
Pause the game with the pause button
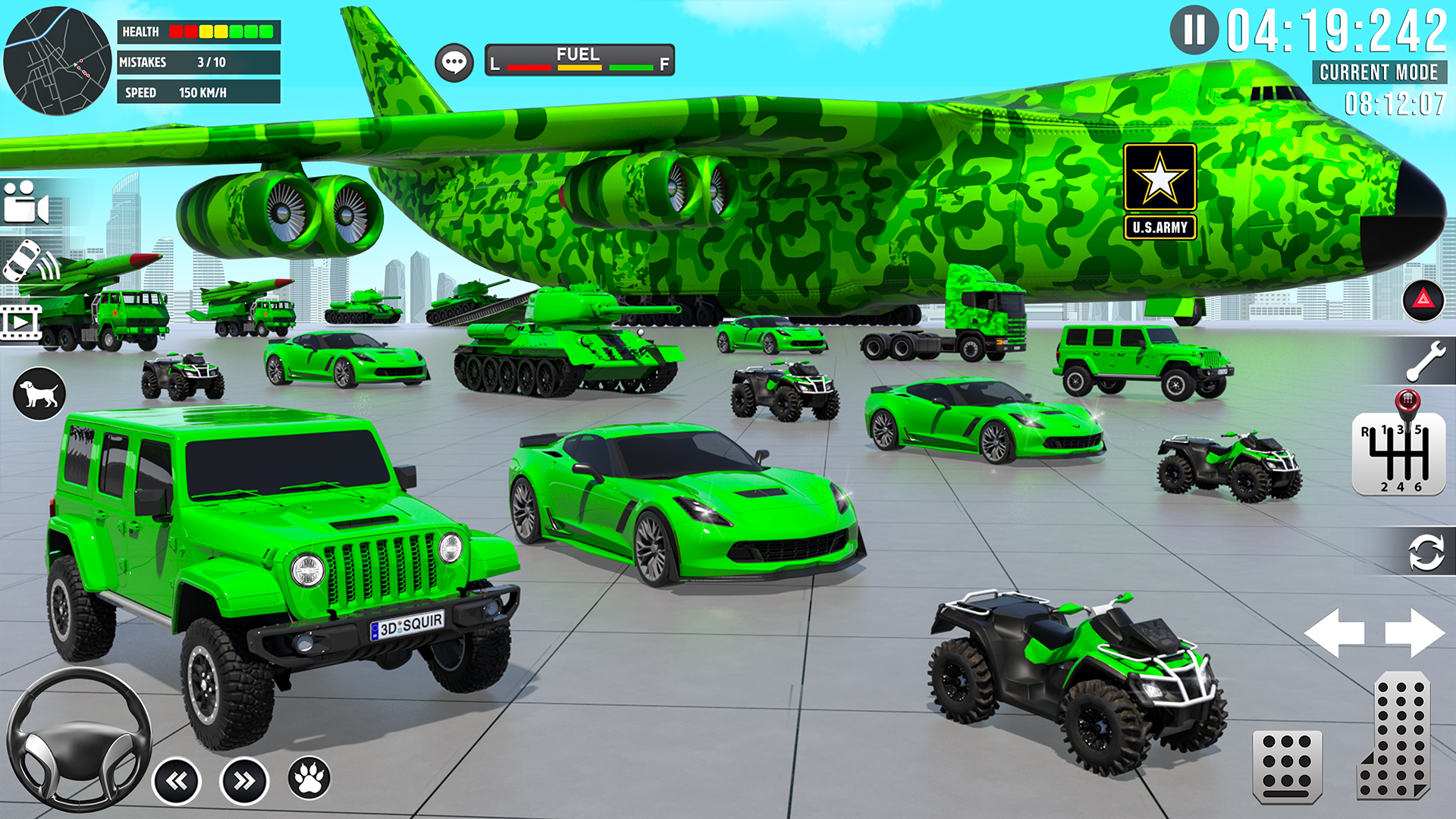point(1194,30)
